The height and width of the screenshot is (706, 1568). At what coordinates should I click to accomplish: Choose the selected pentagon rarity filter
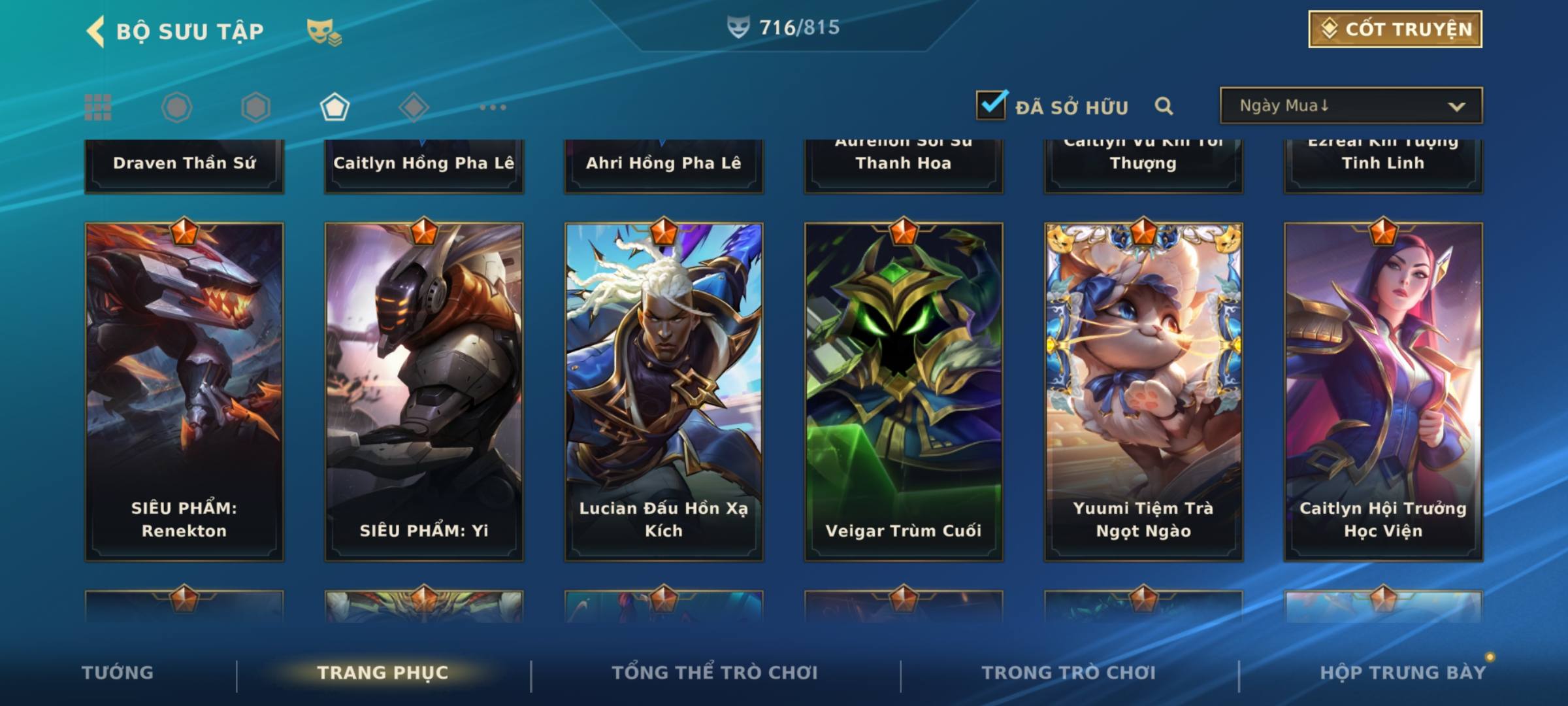pos(335,107)
